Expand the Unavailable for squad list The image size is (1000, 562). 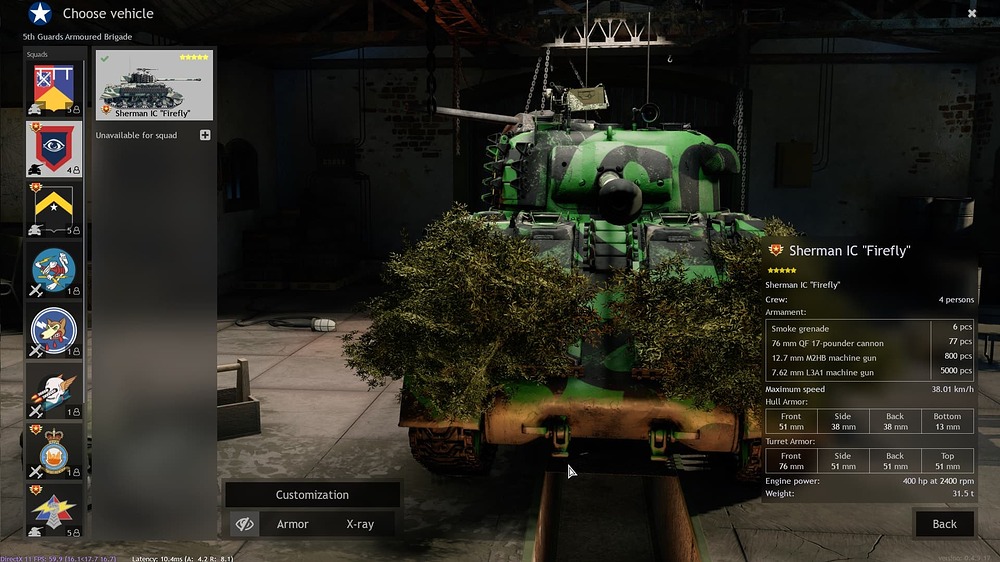[x=205, y=135]
